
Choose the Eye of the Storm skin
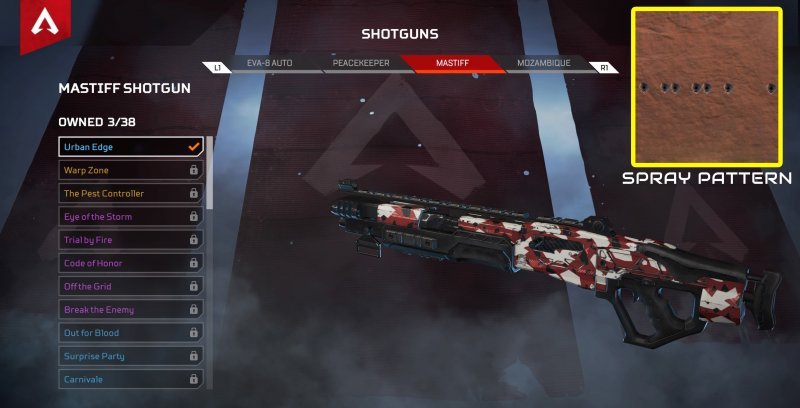click(x=131, y=217)
